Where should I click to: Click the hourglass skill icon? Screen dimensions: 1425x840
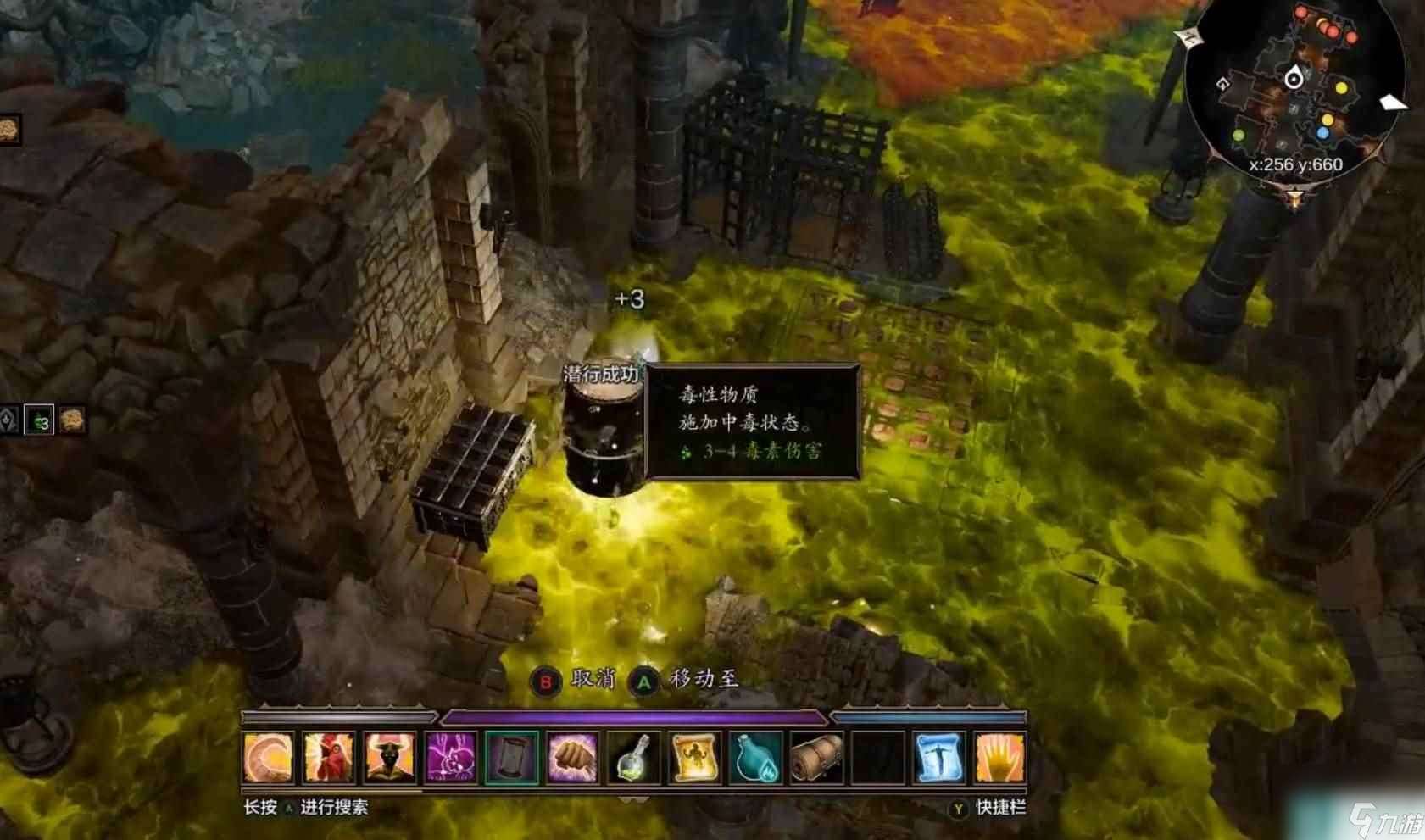click(x=510, y=757)
